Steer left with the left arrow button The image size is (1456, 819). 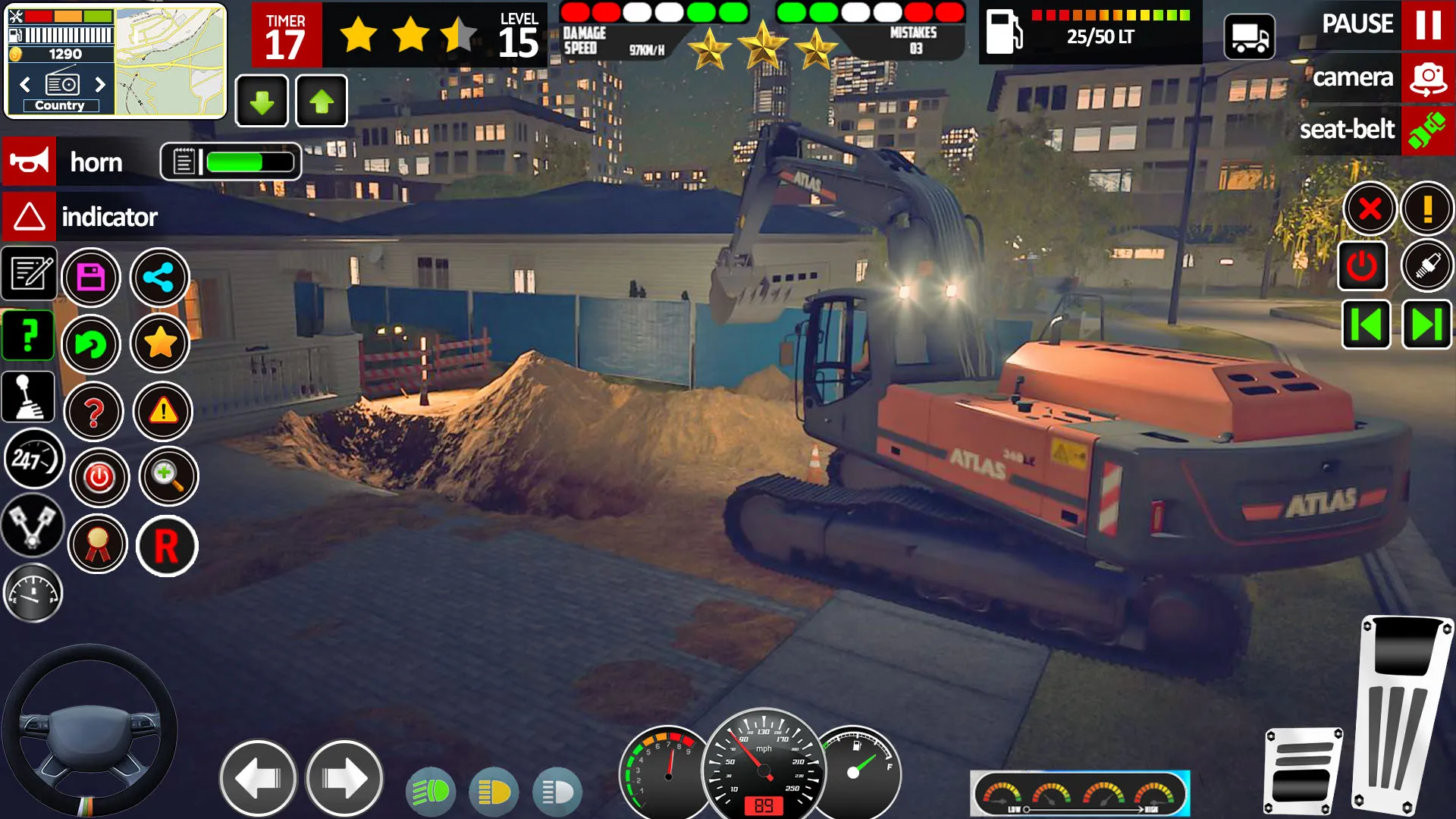pyautogui.click(x=259, y=778)
